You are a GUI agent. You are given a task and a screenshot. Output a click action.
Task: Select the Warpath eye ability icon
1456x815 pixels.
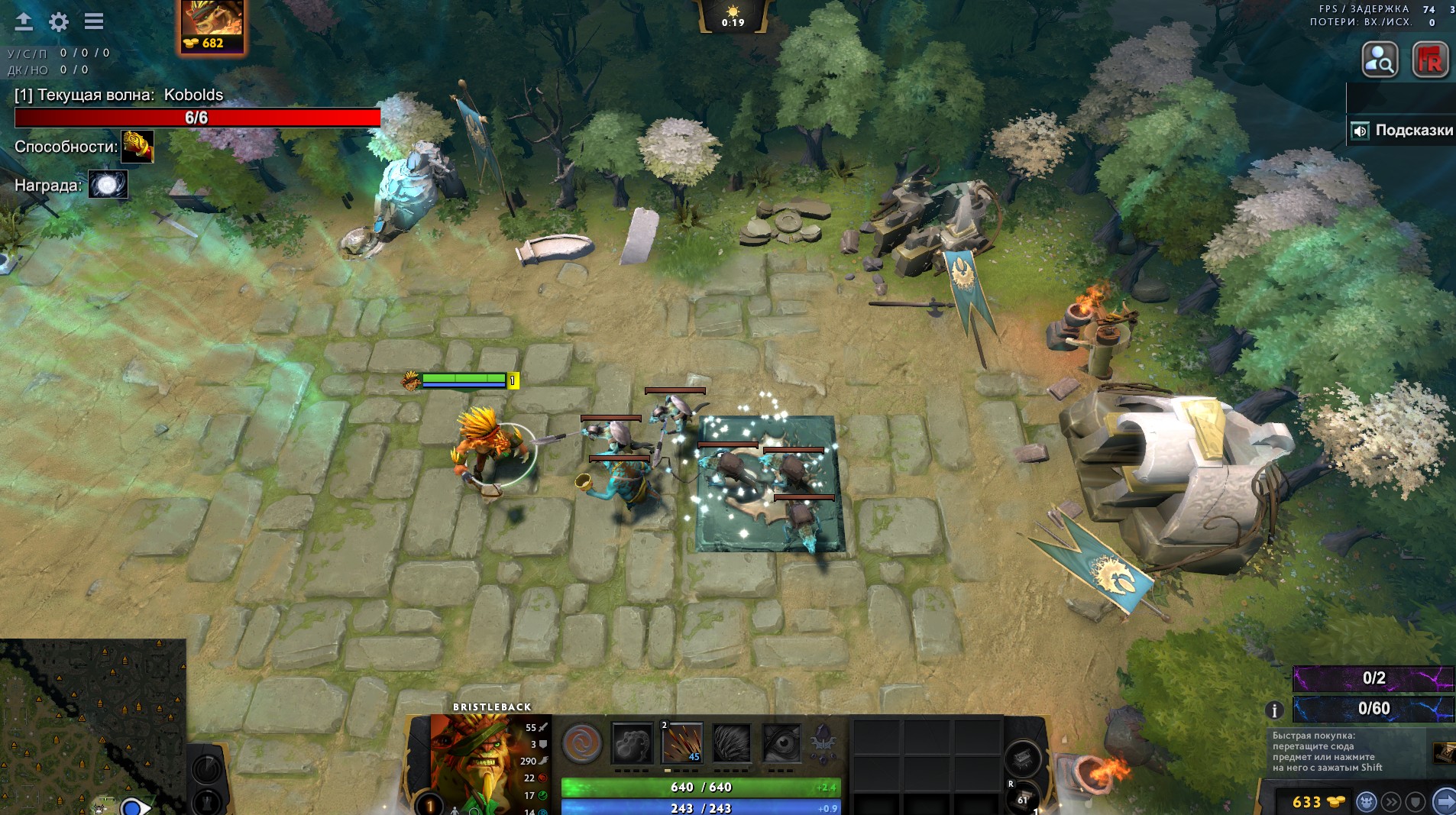point(781,743)
